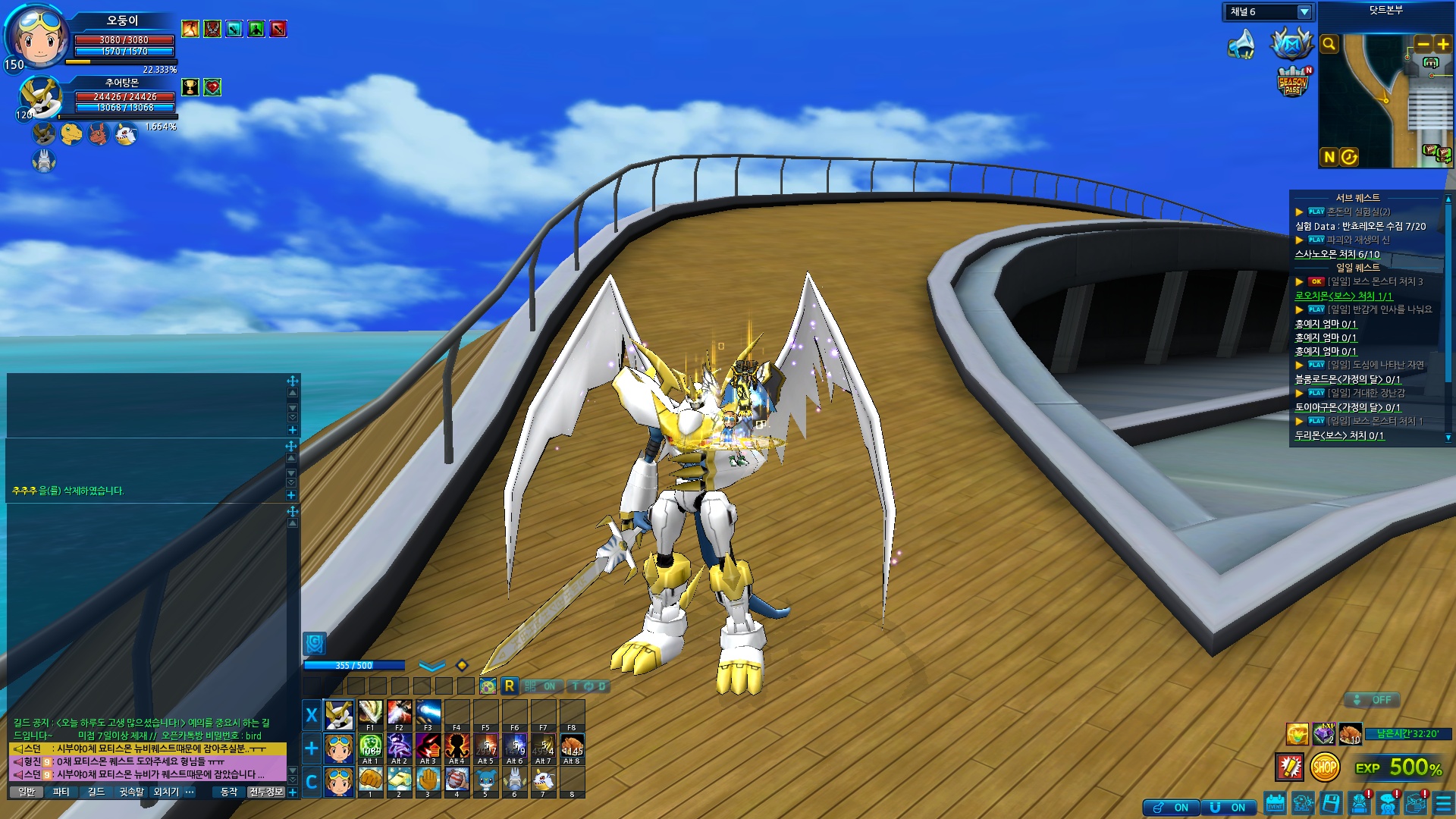Open the main menu hamburger icon
Screen dimensions: 1456x819
(x=1443, y=804)
